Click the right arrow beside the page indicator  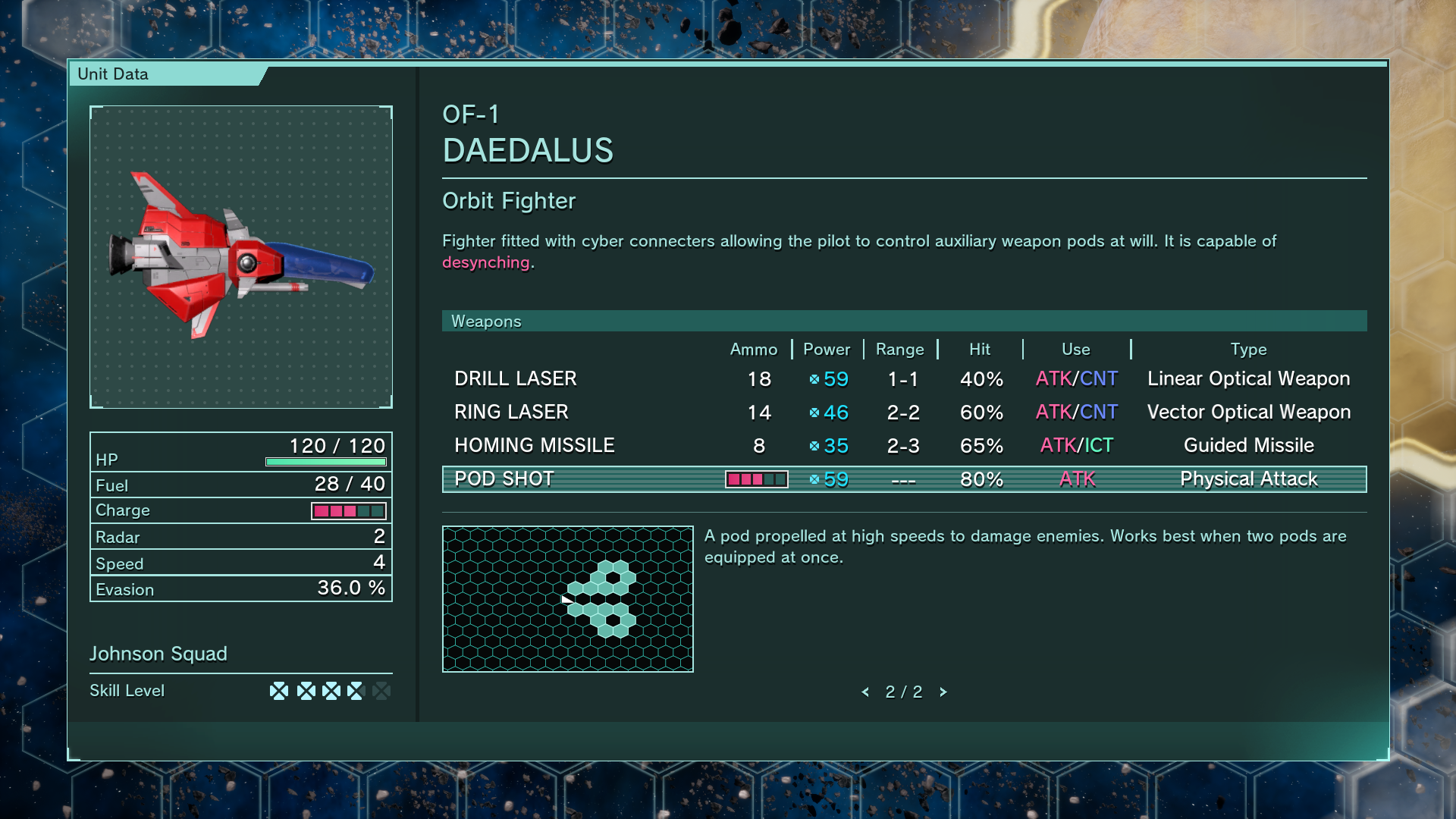click(944, 692)
